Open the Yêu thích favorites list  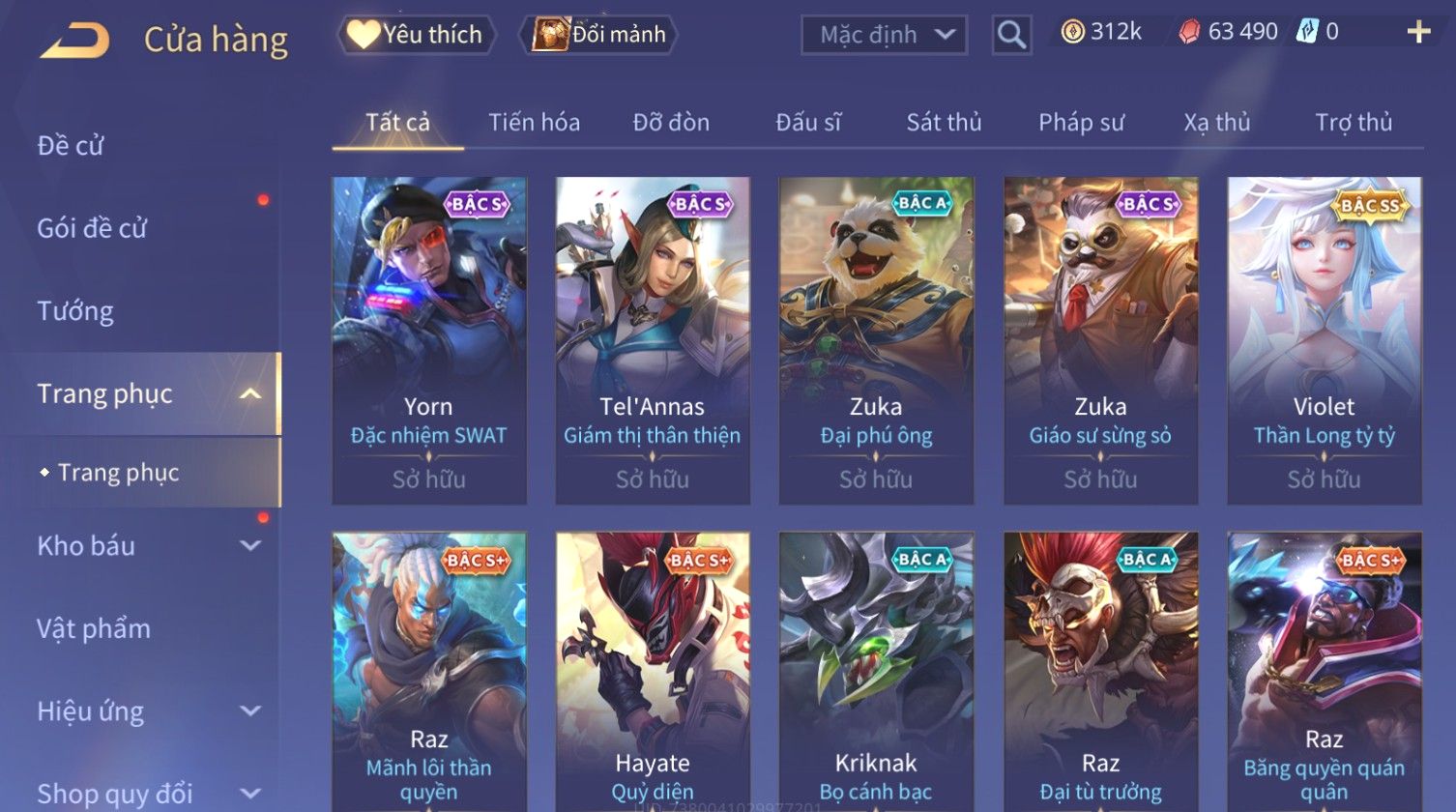[417, 35]
